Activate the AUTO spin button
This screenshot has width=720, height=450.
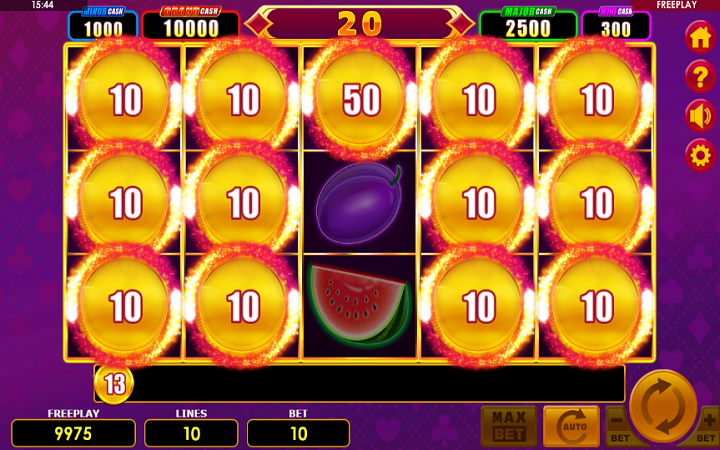click(571, 427)
